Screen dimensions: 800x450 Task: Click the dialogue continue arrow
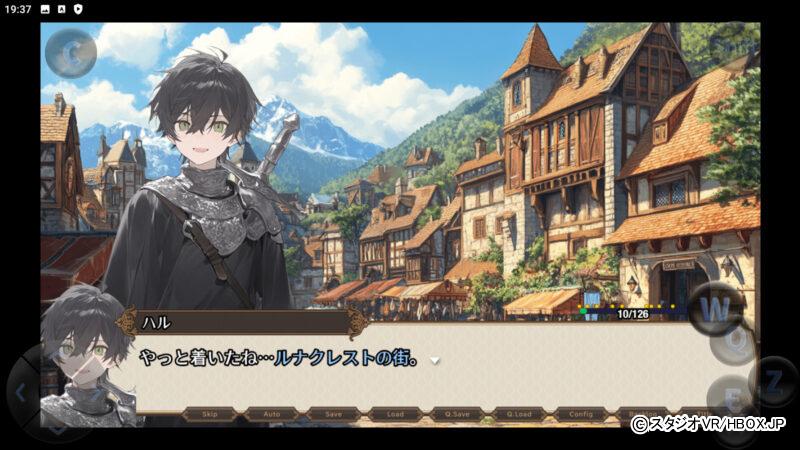click(435, 359)
